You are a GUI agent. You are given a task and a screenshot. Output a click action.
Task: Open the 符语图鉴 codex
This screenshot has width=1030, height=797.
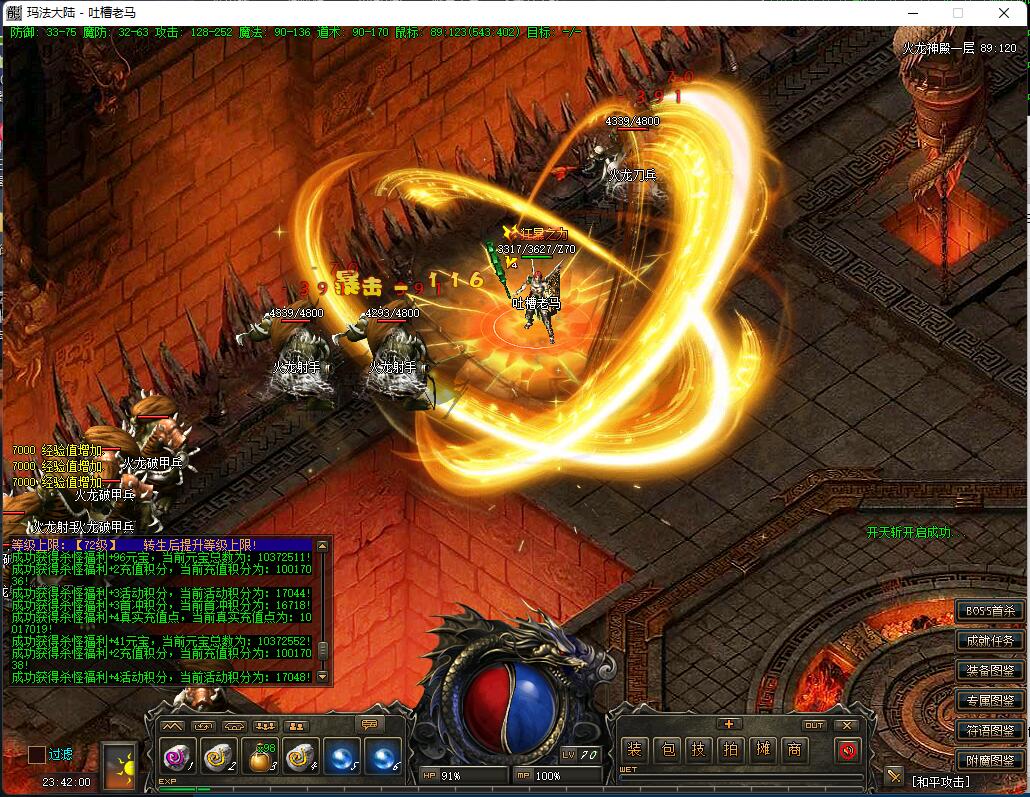click(x=990, y=730)
